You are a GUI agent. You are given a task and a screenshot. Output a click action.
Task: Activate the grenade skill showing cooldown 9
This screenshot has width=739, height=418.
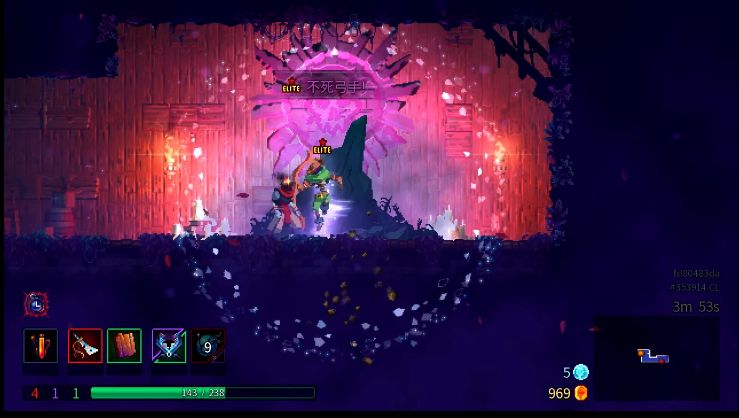pyautogui.click(x=208, y=346)
